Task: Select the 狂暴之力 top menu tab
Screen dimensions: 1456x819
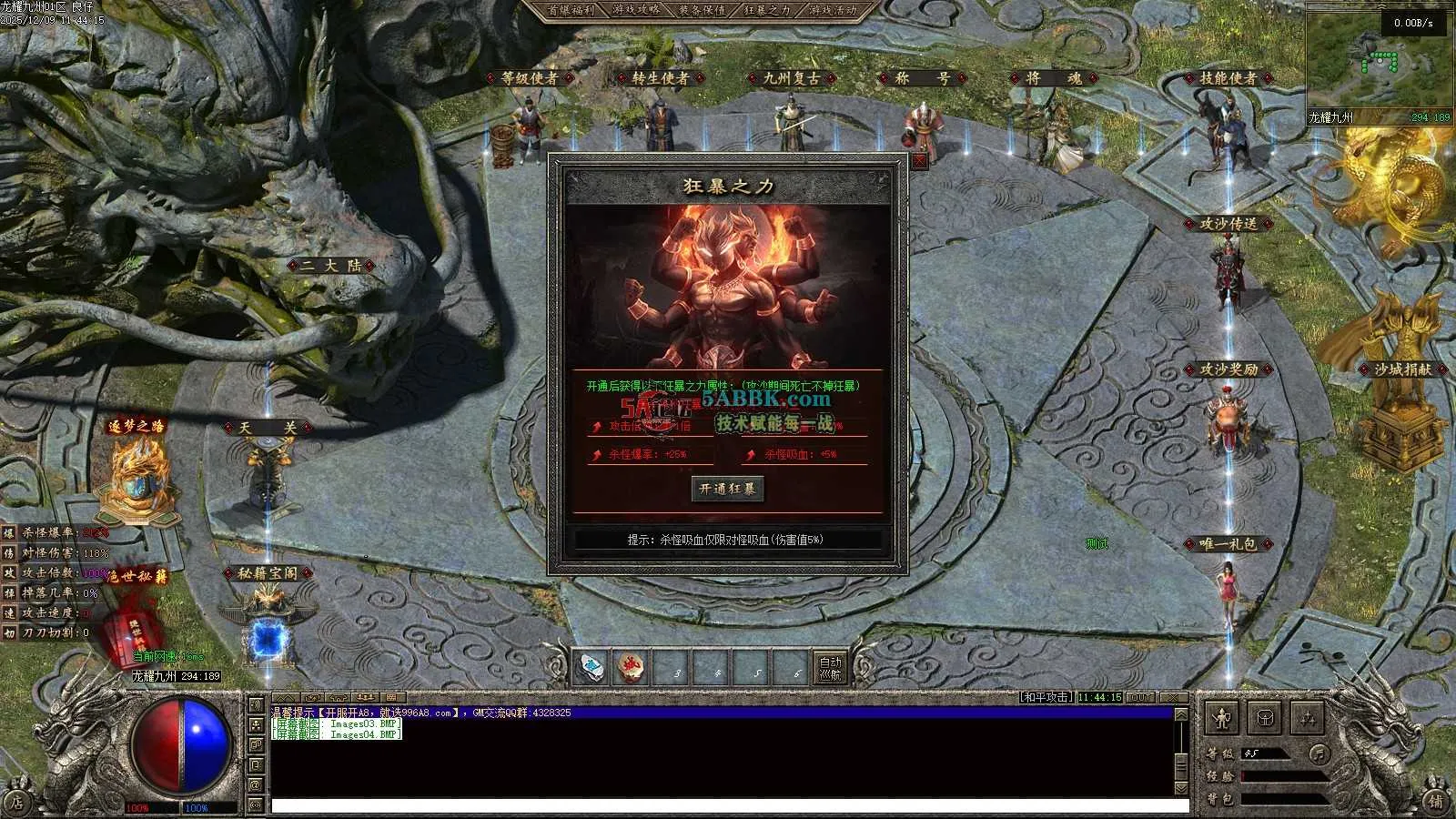Action: click(x=767, y=11)
